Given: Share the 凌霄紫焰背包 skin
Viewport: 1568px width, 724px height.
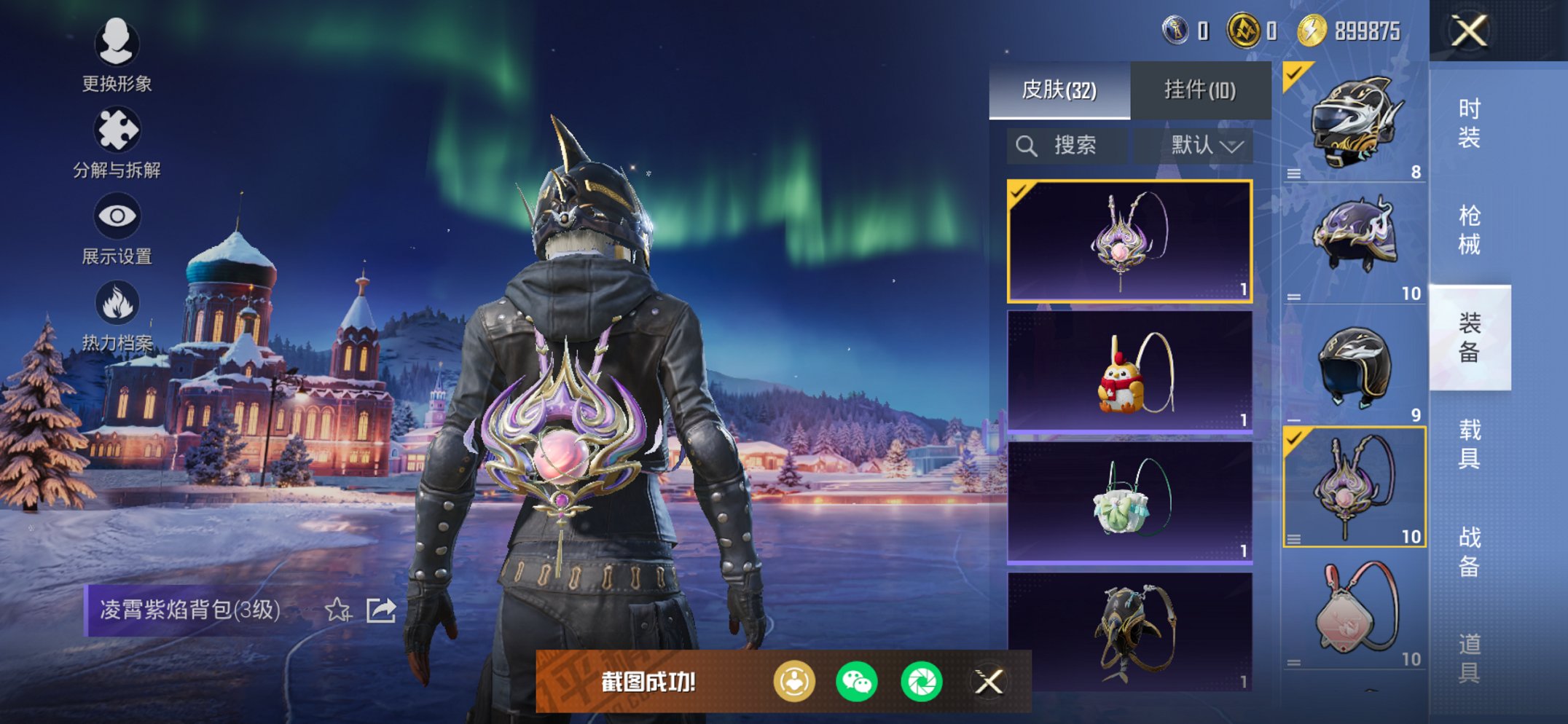Looking at the screenshot, I should coord(381,610).
